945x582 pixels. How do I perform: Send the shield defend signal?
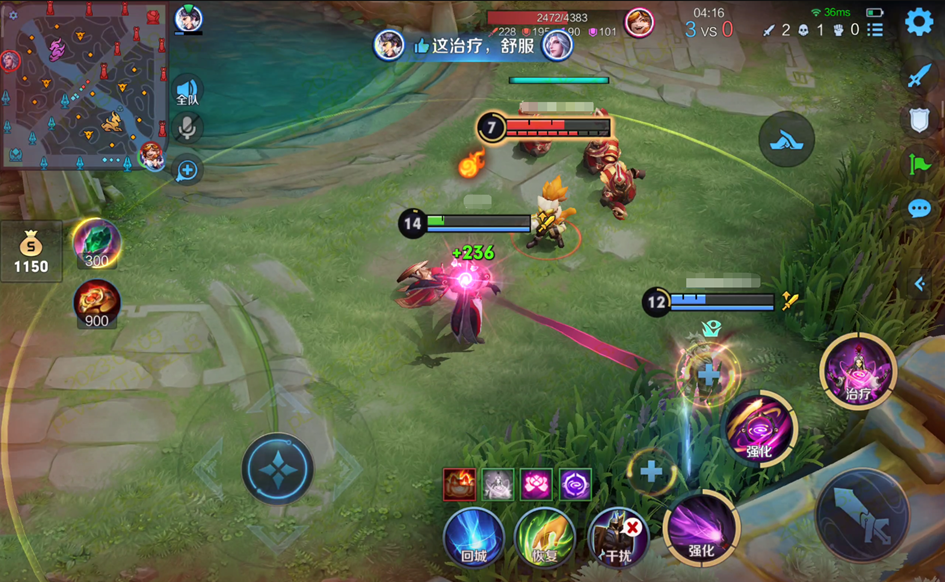(x=919, y=120)
